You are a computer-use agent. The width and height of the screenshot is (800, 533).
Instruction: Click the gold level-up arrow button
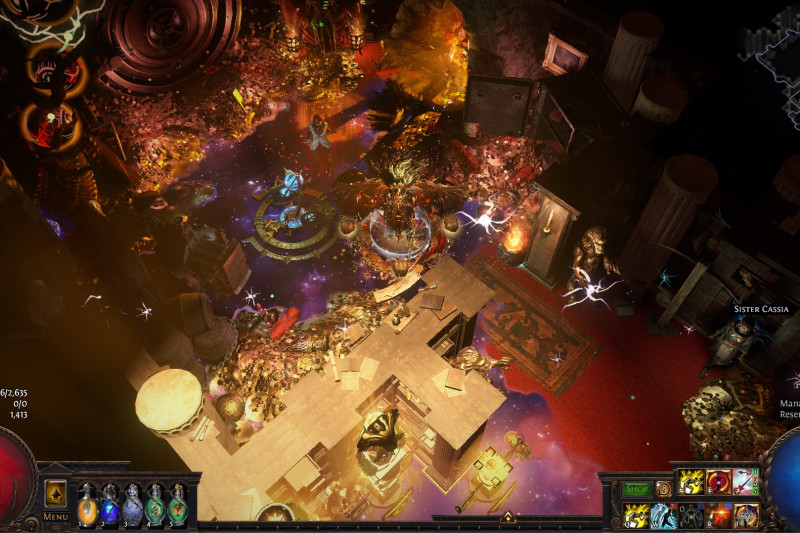[56, 494]
